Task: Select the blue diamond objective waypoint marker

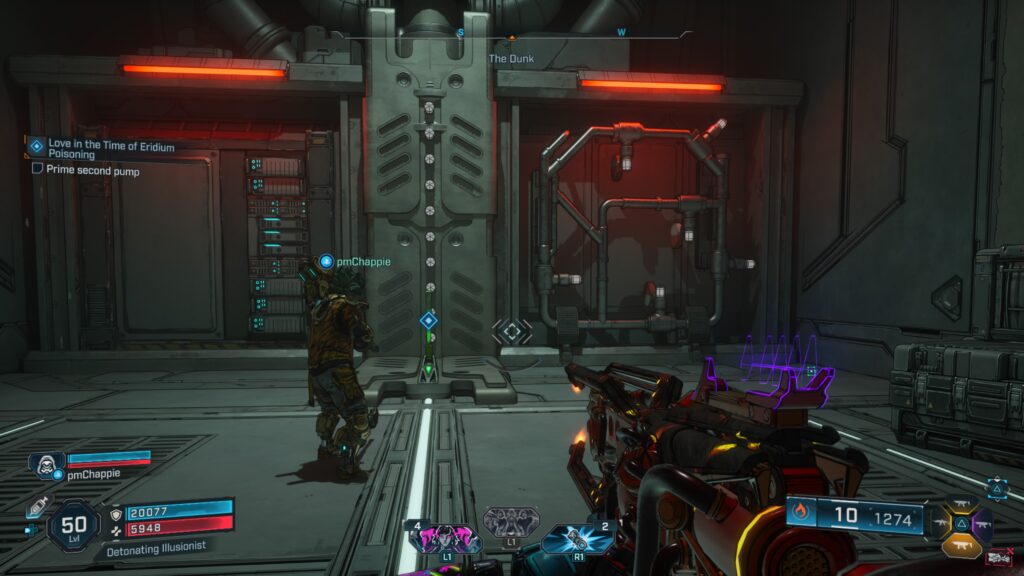Action: [x=428, y=320]
